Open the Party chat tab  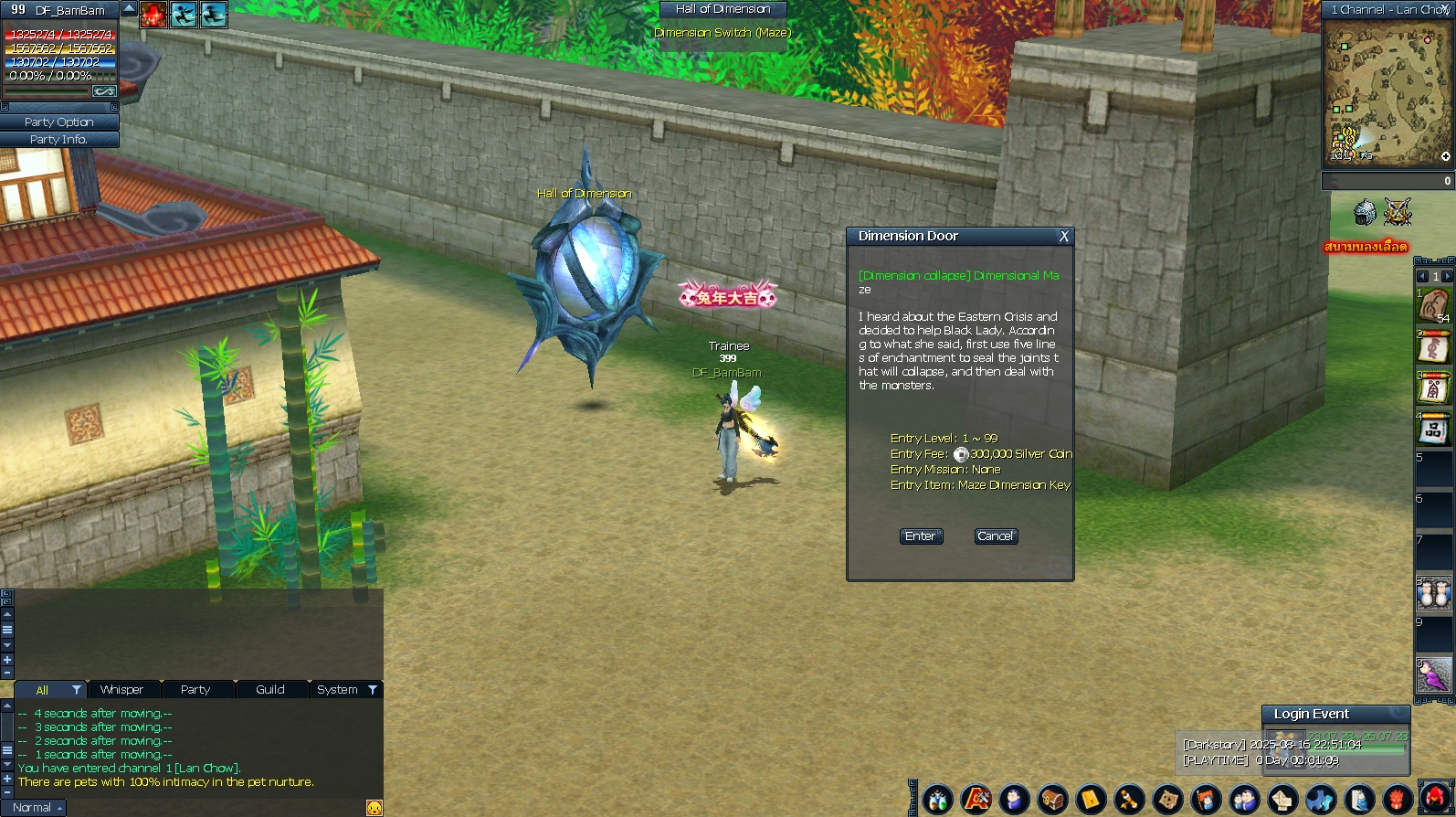pyautogui.click(x=195, y=690)
